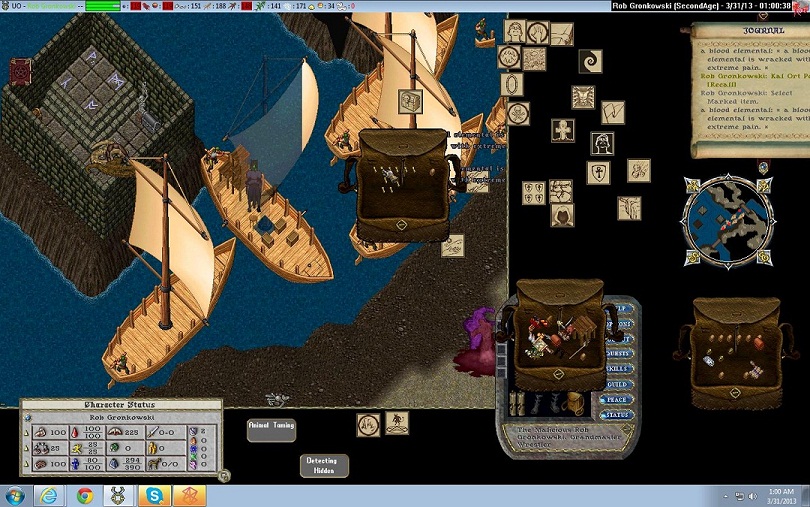This screenshot has width=810, height=507.
Task: Click the four shields spell icon
Action: pos(534,192)
